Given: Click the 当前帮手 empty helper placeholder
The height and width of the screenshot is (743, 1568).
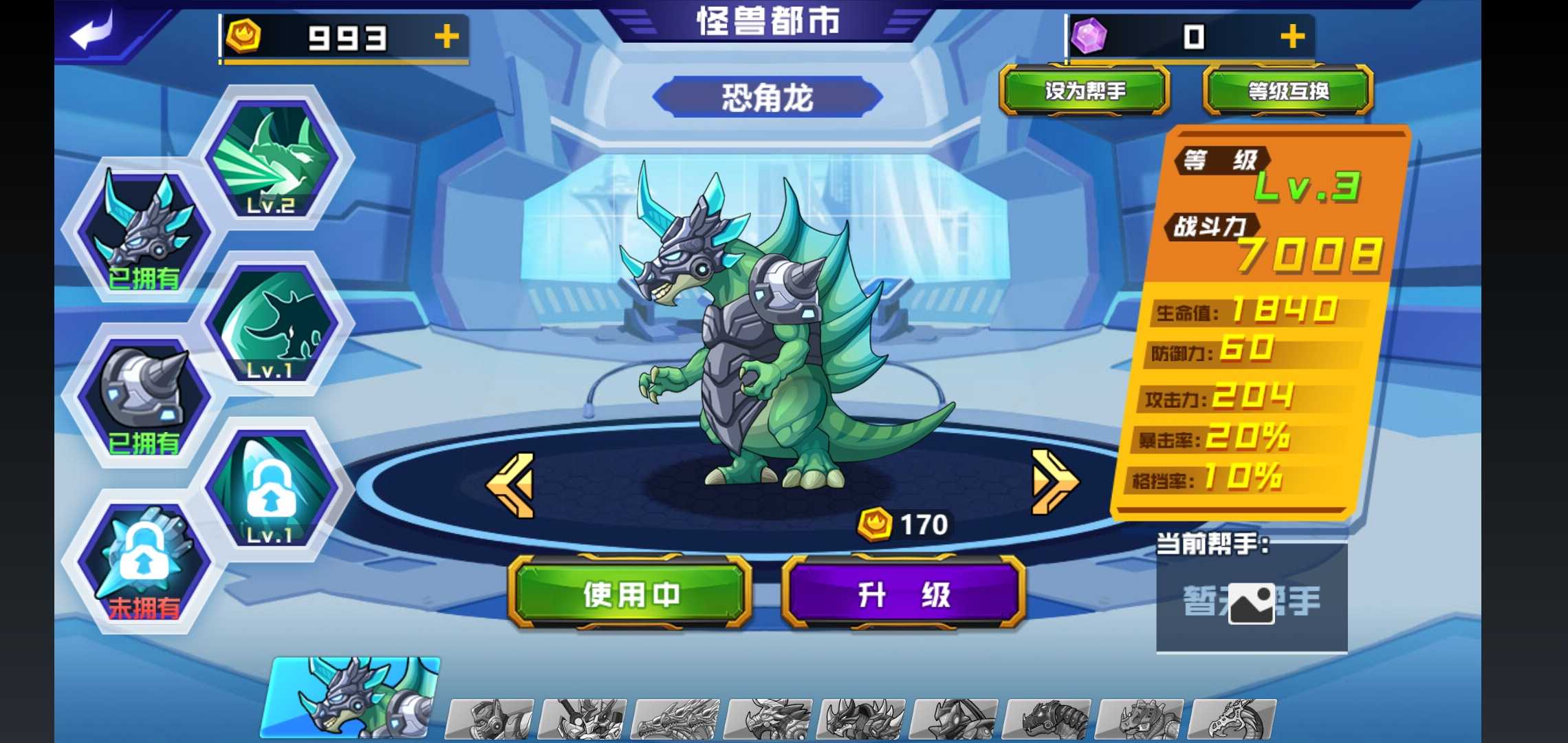Looking at the screenshot, I should (x=1252, y=602).
